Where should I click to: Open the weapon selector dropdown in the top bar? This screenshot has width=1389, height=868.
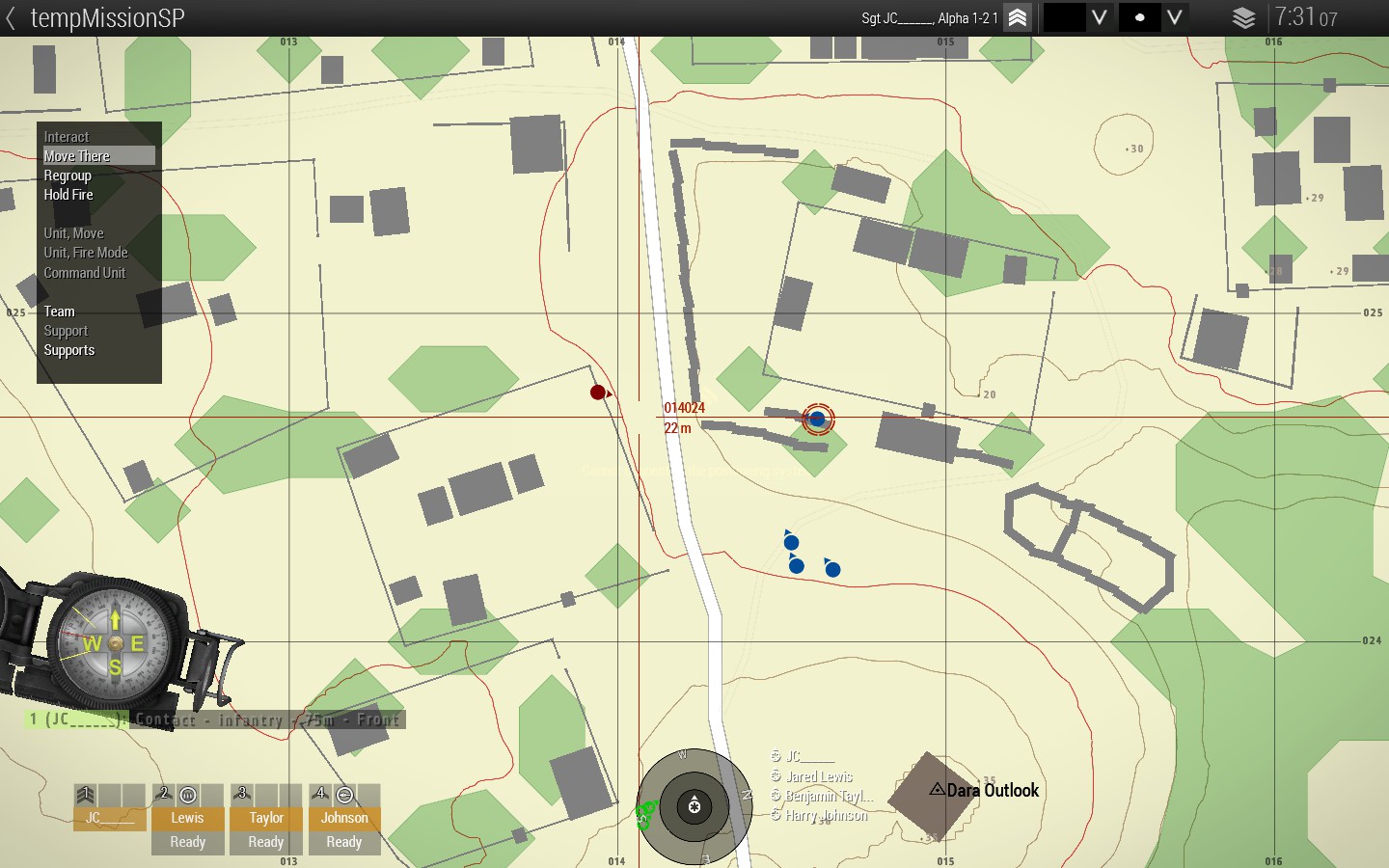tap(1099, 17)
